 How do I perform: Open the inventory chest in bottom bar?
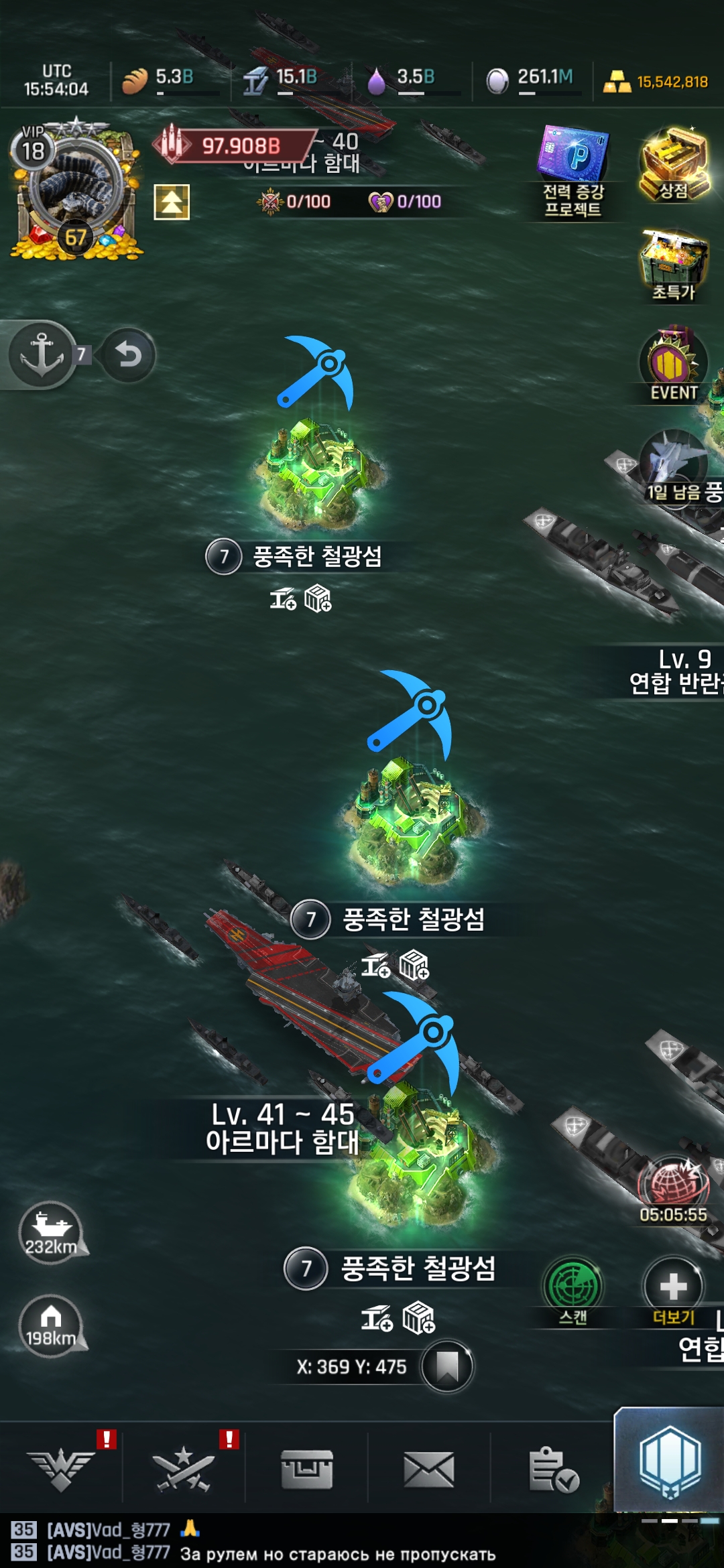306,1469
